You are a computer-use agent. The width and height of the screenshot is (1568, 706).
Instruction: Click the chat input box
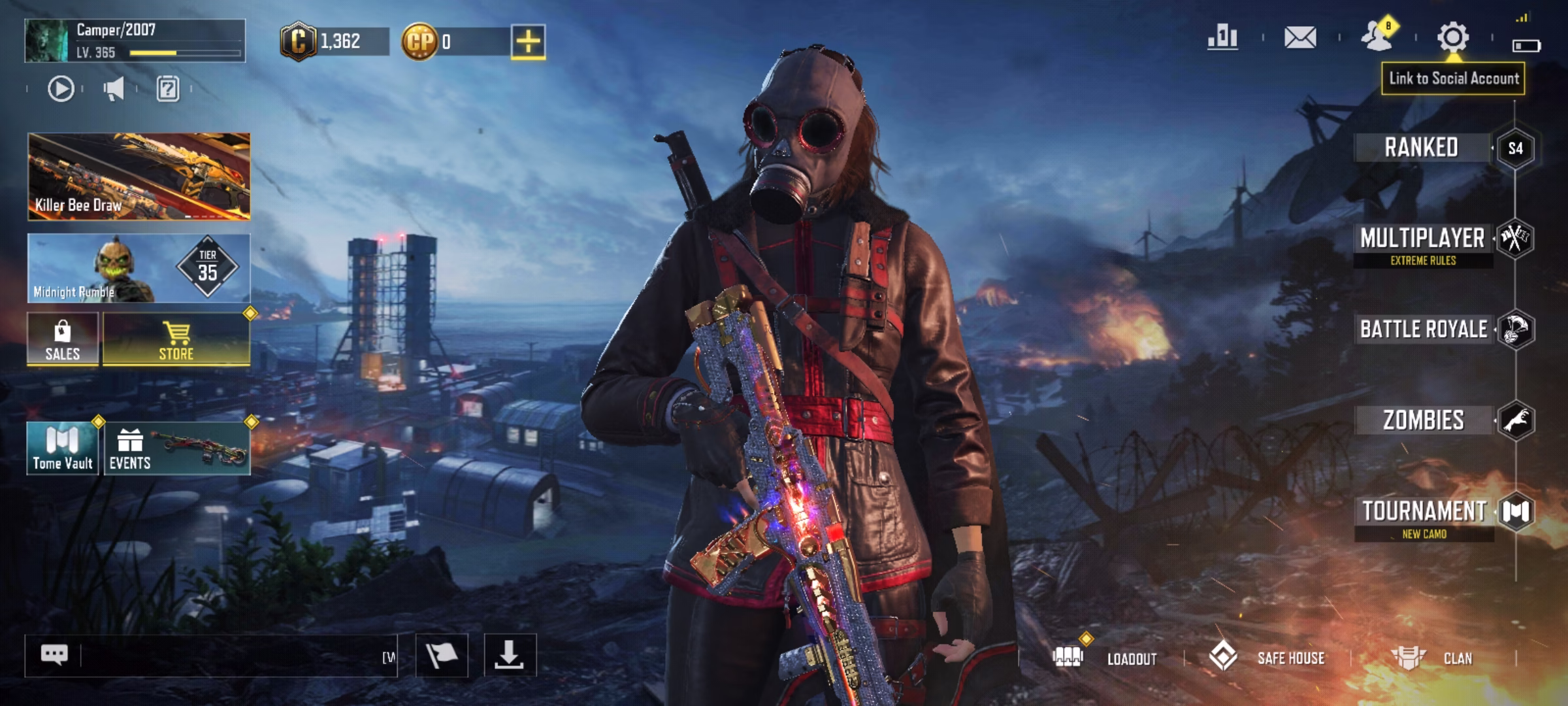(229, 656)
